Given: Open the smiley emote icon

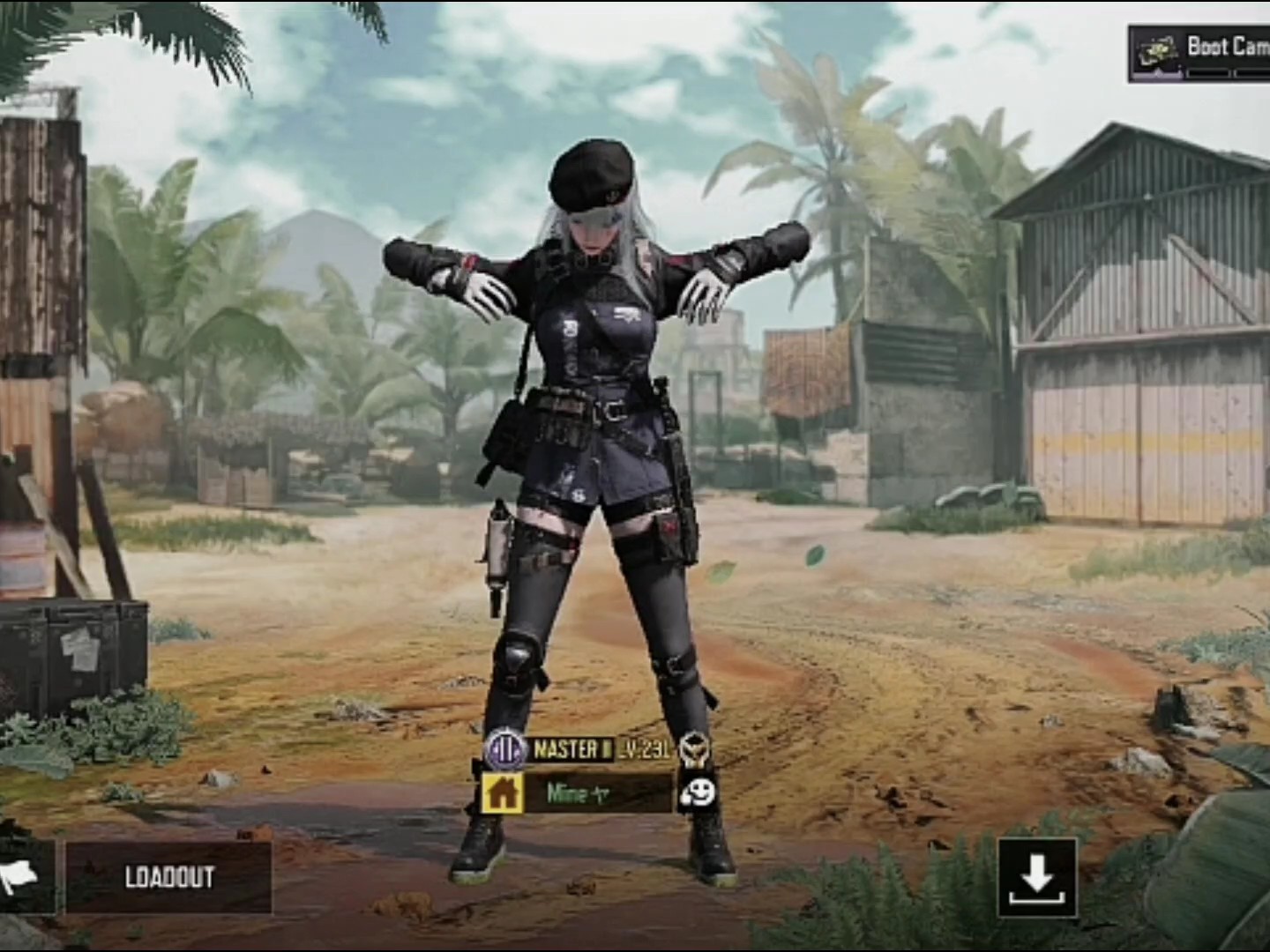Looking at the screenshot, I should 697,793.
